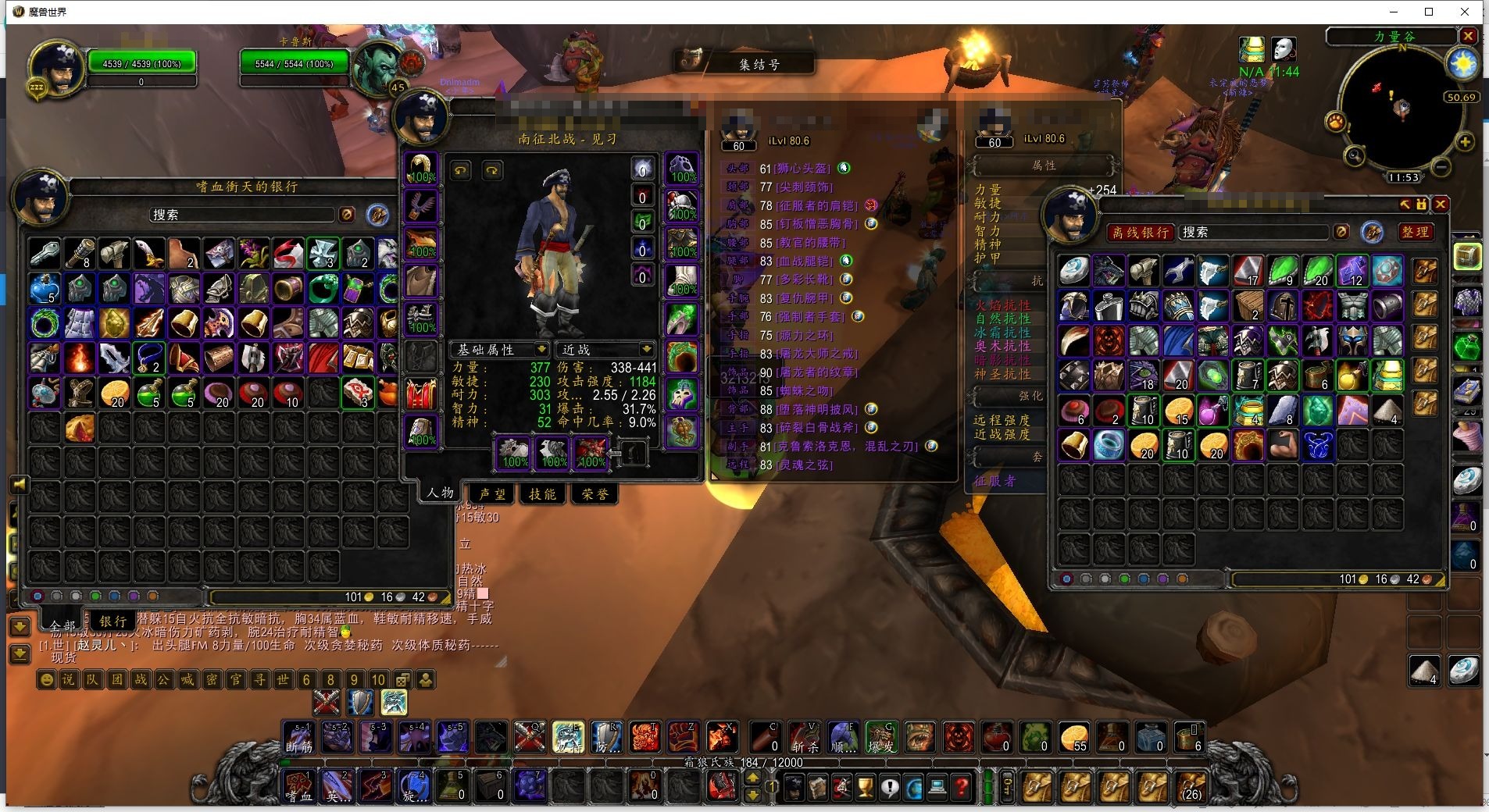The image size is (1489, 812).
Task: Close the offline bank bag window
Action: [x=1441, y=205]
